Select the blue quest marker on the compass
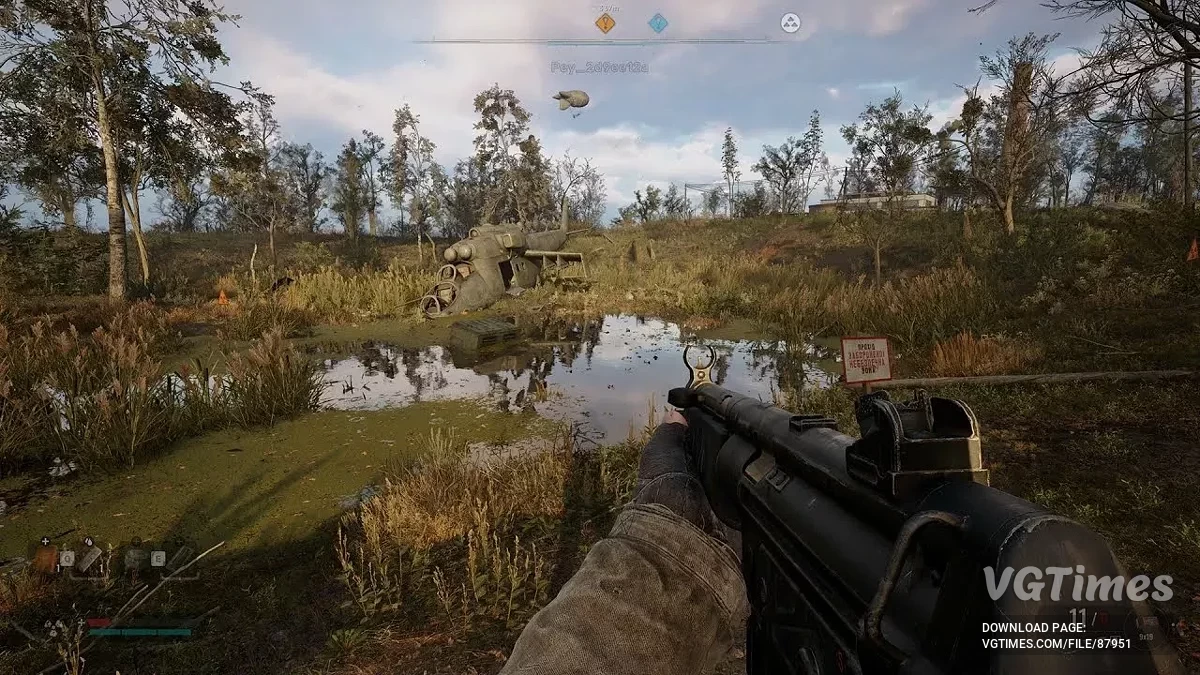Image resolution: width=1200 pixels, height=675 pixels. [x=657, y=23]
